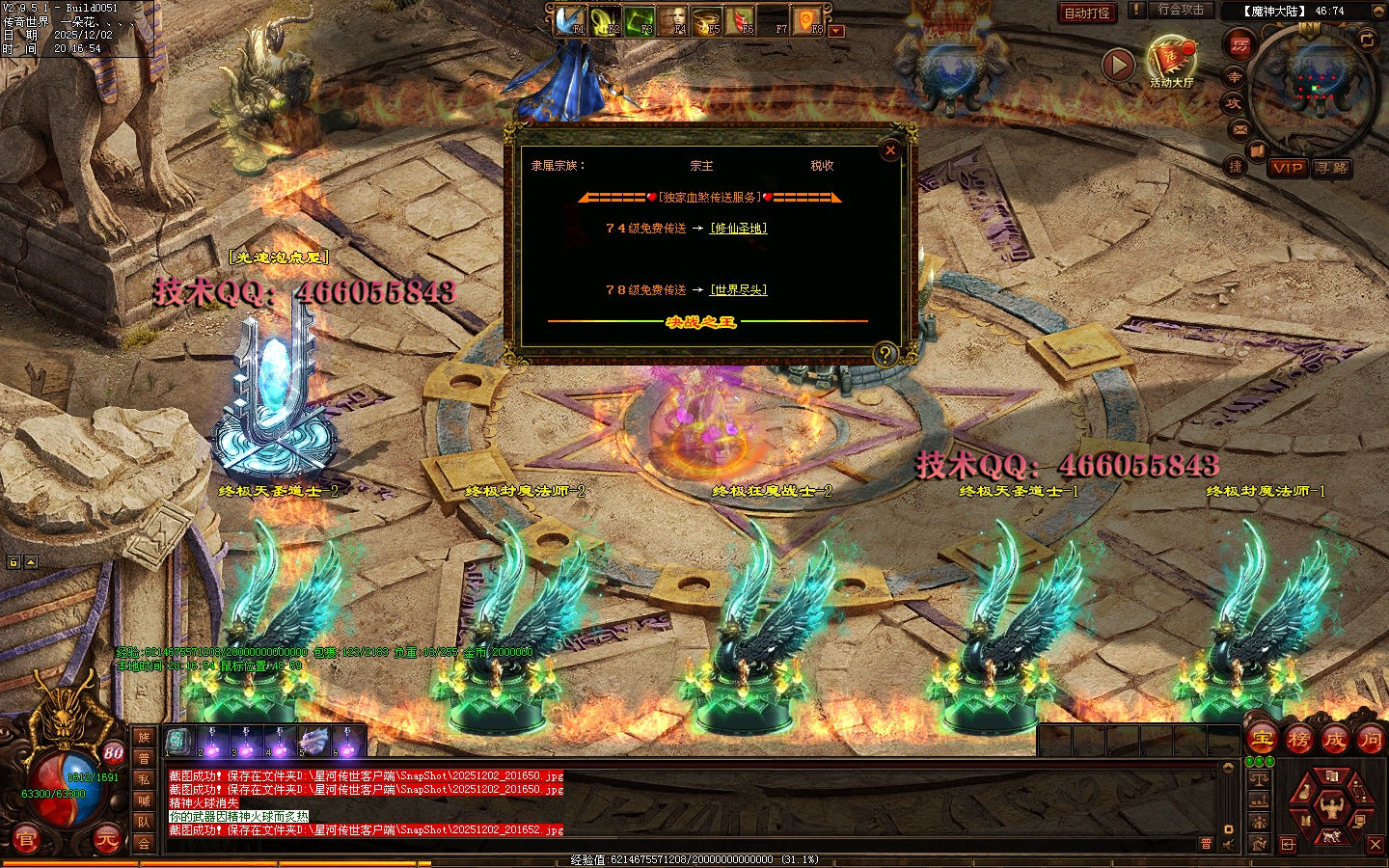Teleport to 修仙圣地 via the link
Viewport: 1389px width, 868px height.
(x=739, y=229)
